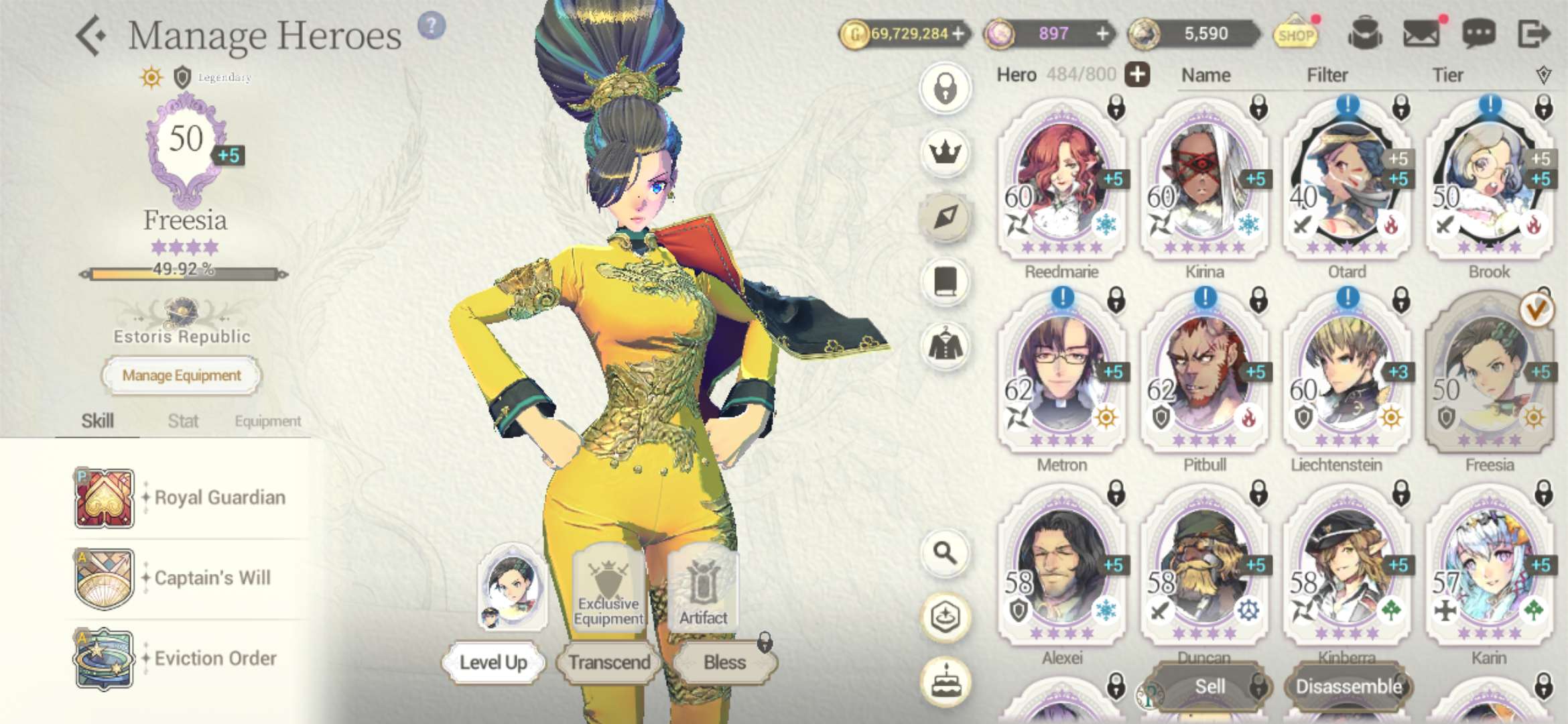This screenshot has height=724, width=1568.
Task: Select the Royal Guardian skill icon
Action: pos(104,498)
